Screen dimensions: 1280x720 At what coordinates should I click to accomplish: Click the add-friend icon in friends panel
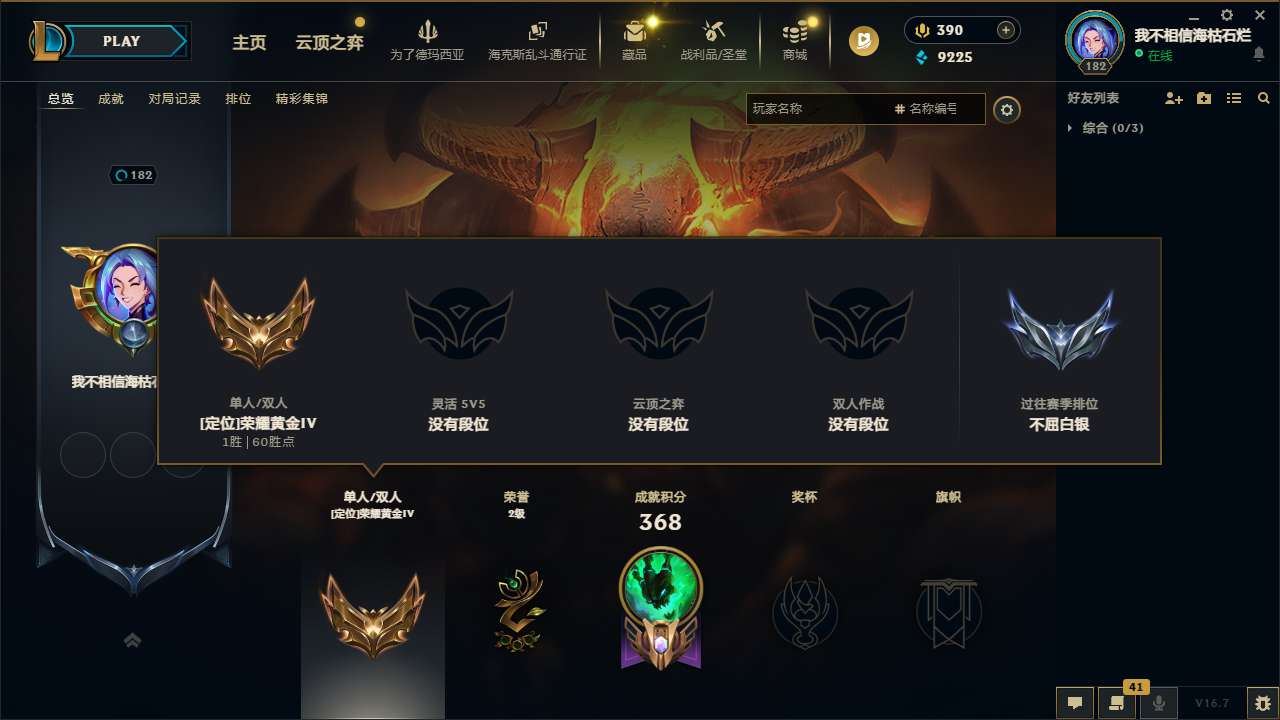(1170, 98)
